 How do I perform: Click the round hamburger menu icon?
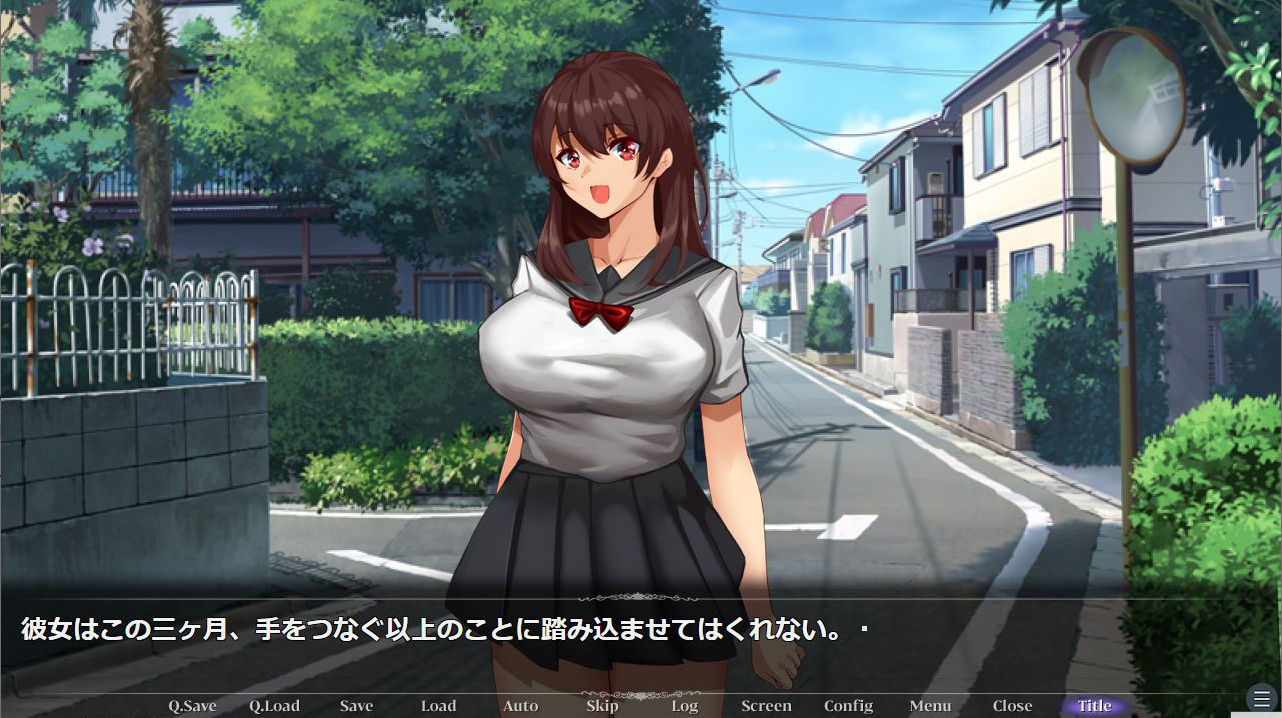point(1262,698)
